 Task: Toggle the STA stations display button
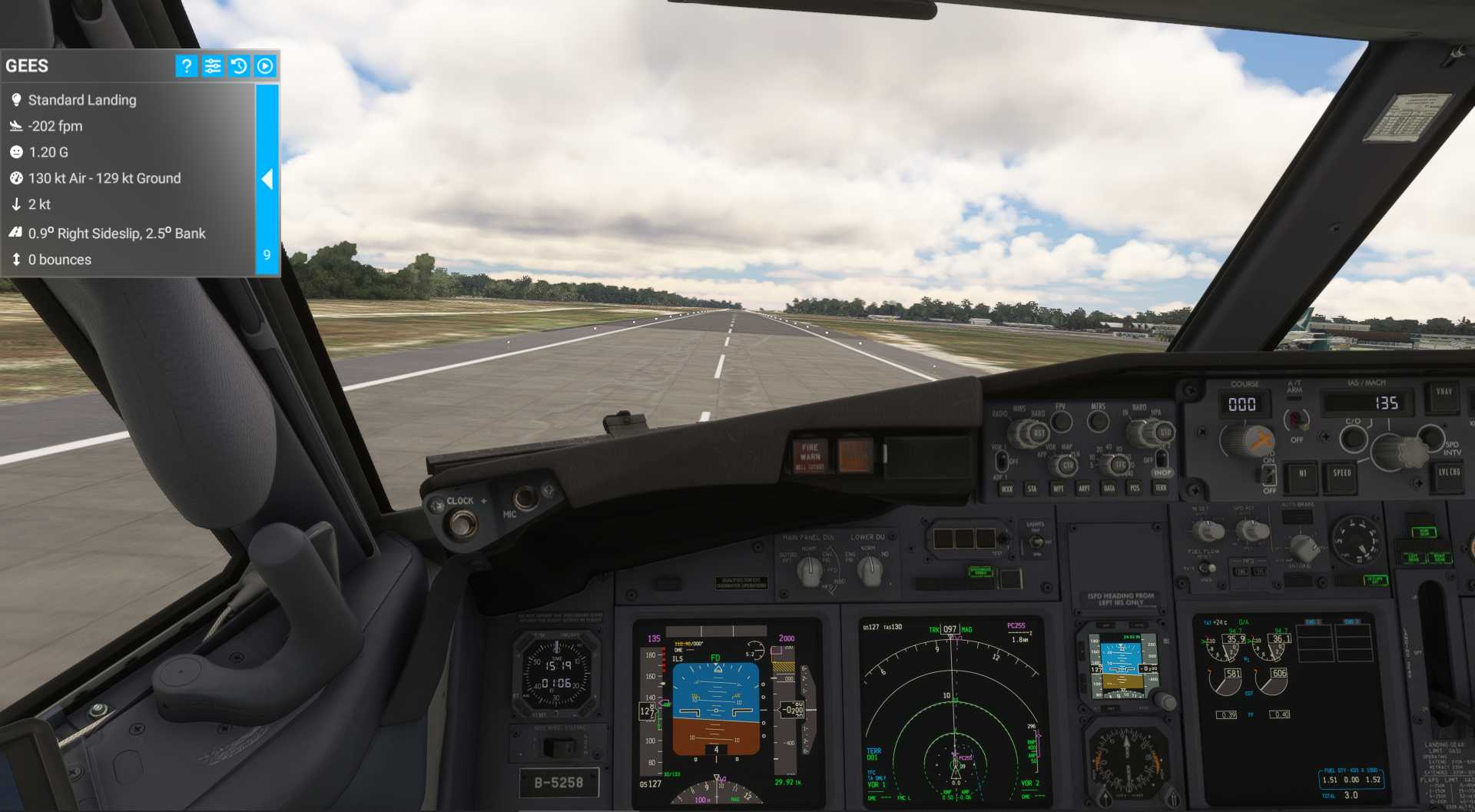1032,489
